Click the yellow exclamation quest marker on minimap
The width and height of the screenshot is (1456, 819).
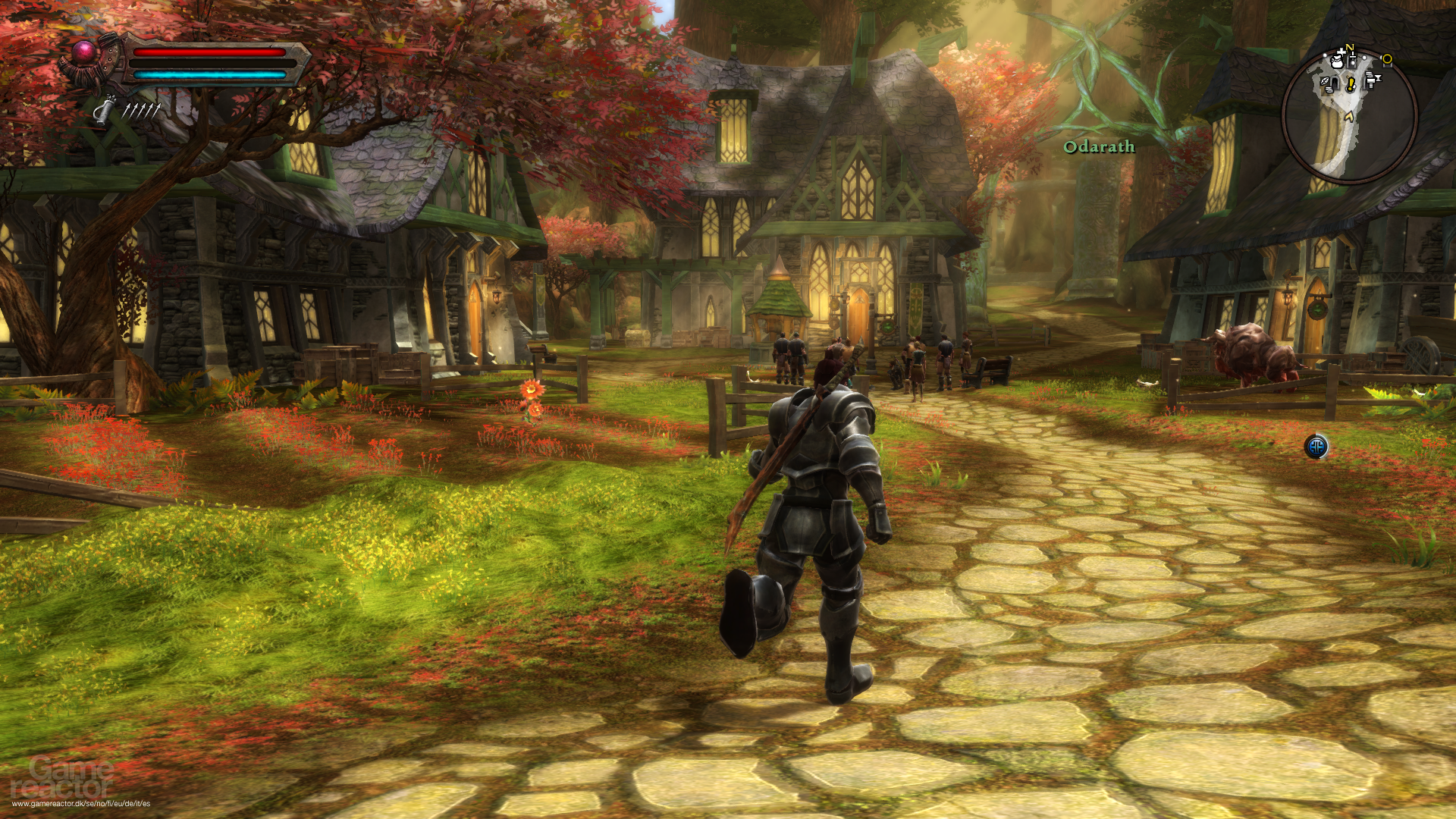pyautogui.click(x=1351, y=84)
